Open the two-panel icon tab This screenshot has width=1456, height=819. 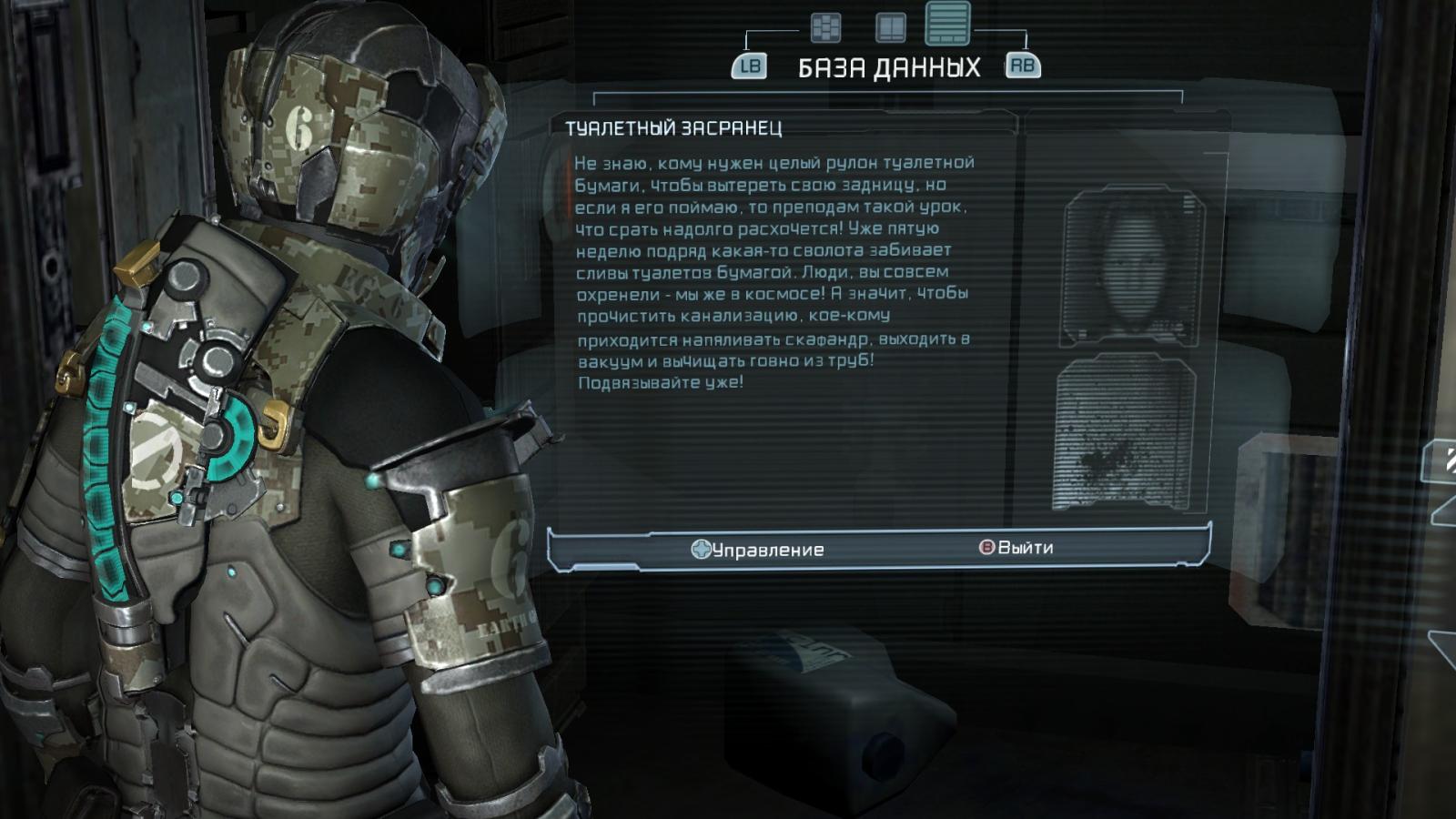(890, 28)
